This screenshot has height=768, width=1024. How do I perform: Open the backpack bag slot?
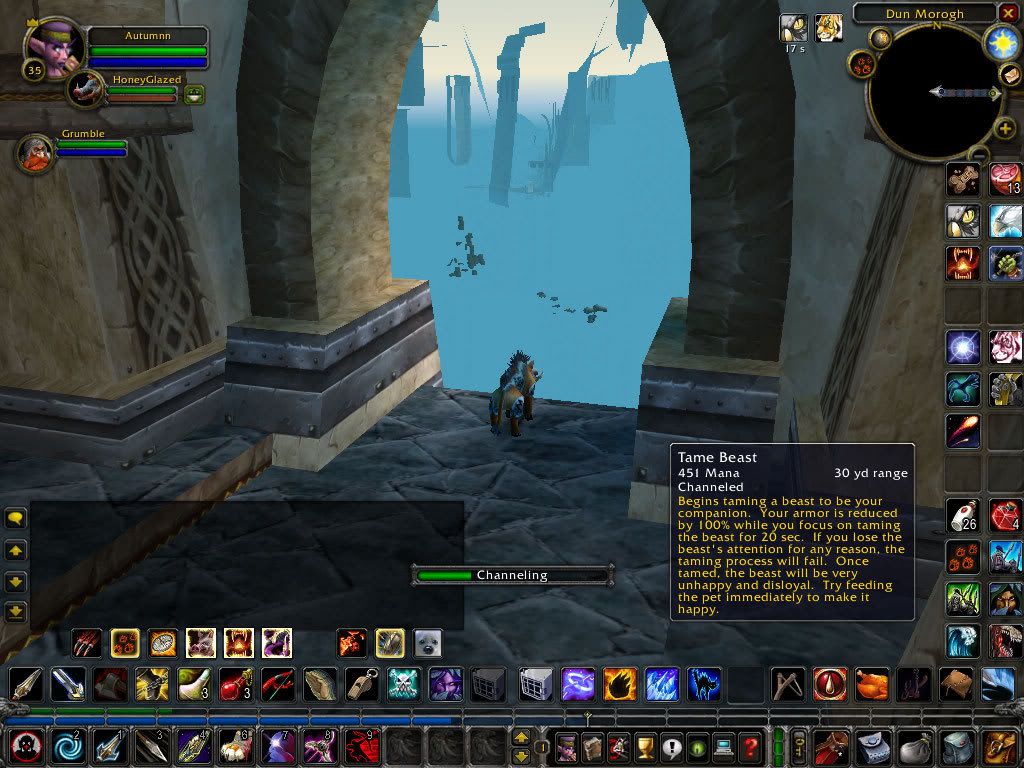tap(999, 746)
